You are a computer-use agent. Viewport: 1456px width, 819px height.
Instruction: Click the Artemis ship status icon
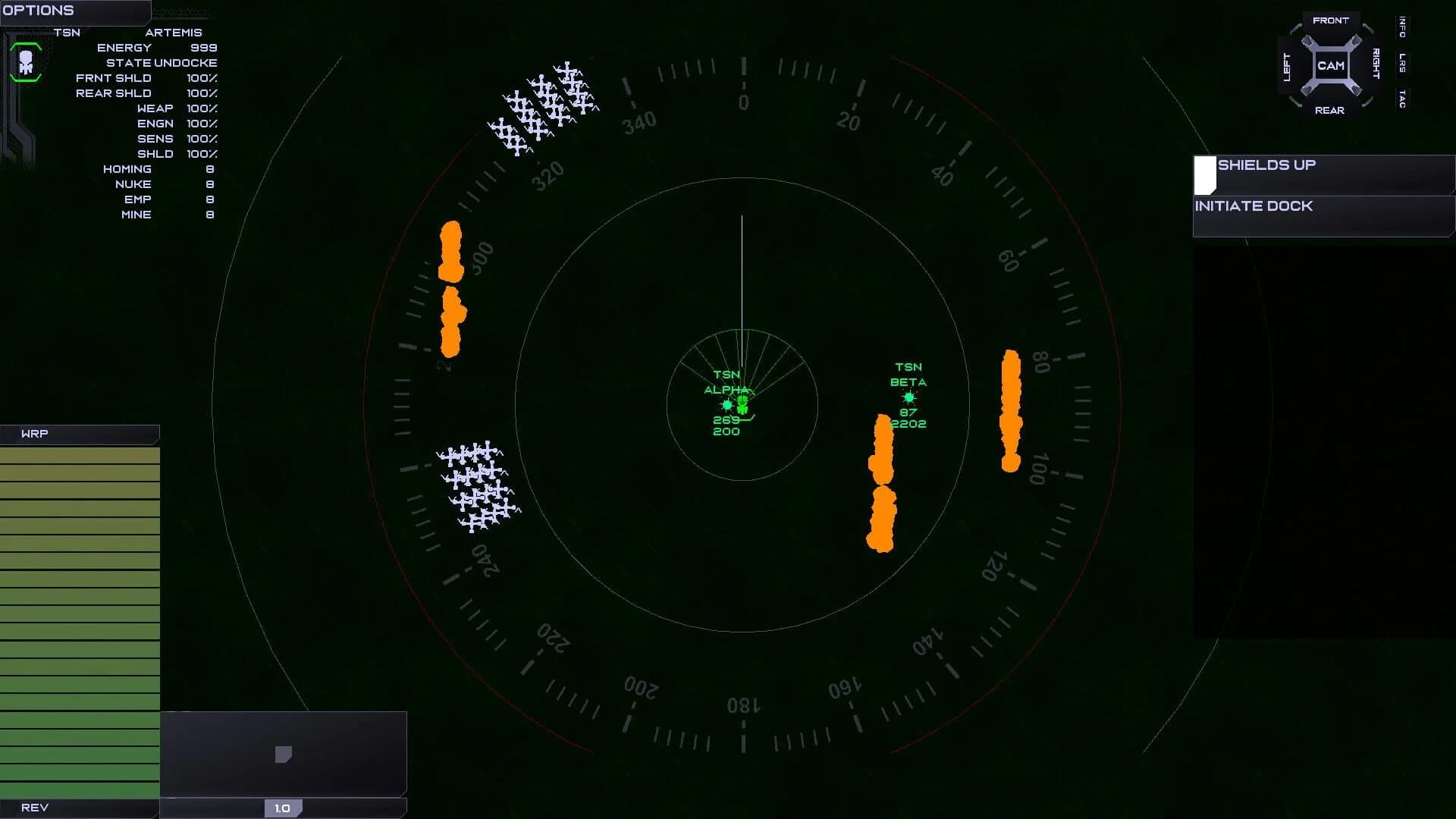25,62
